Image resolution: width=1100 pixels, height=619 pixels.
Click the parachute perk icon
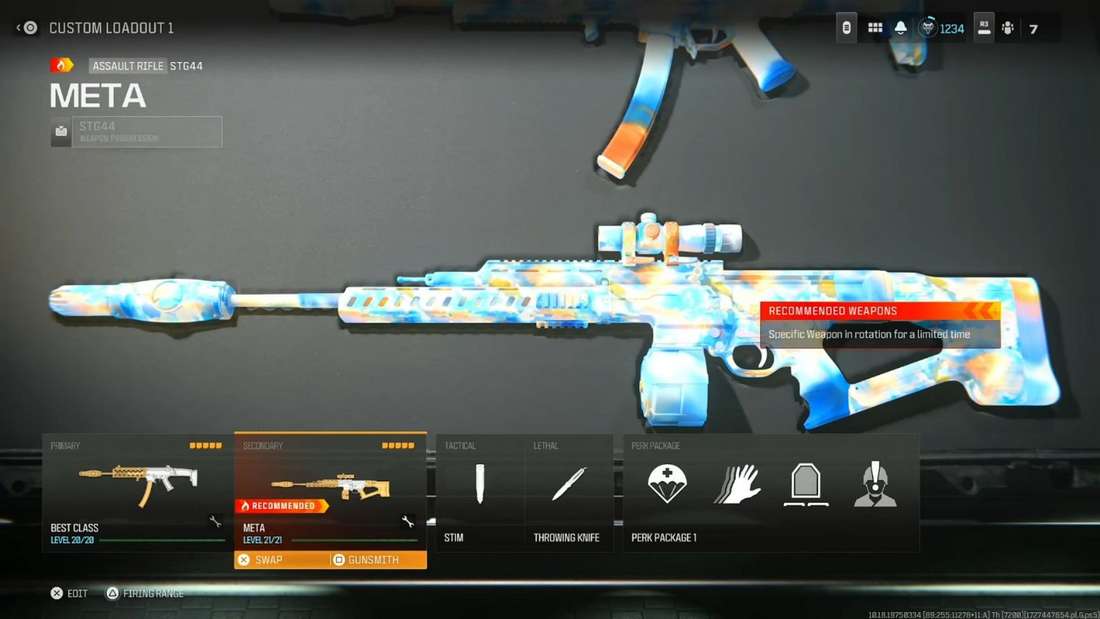(667, 484)
